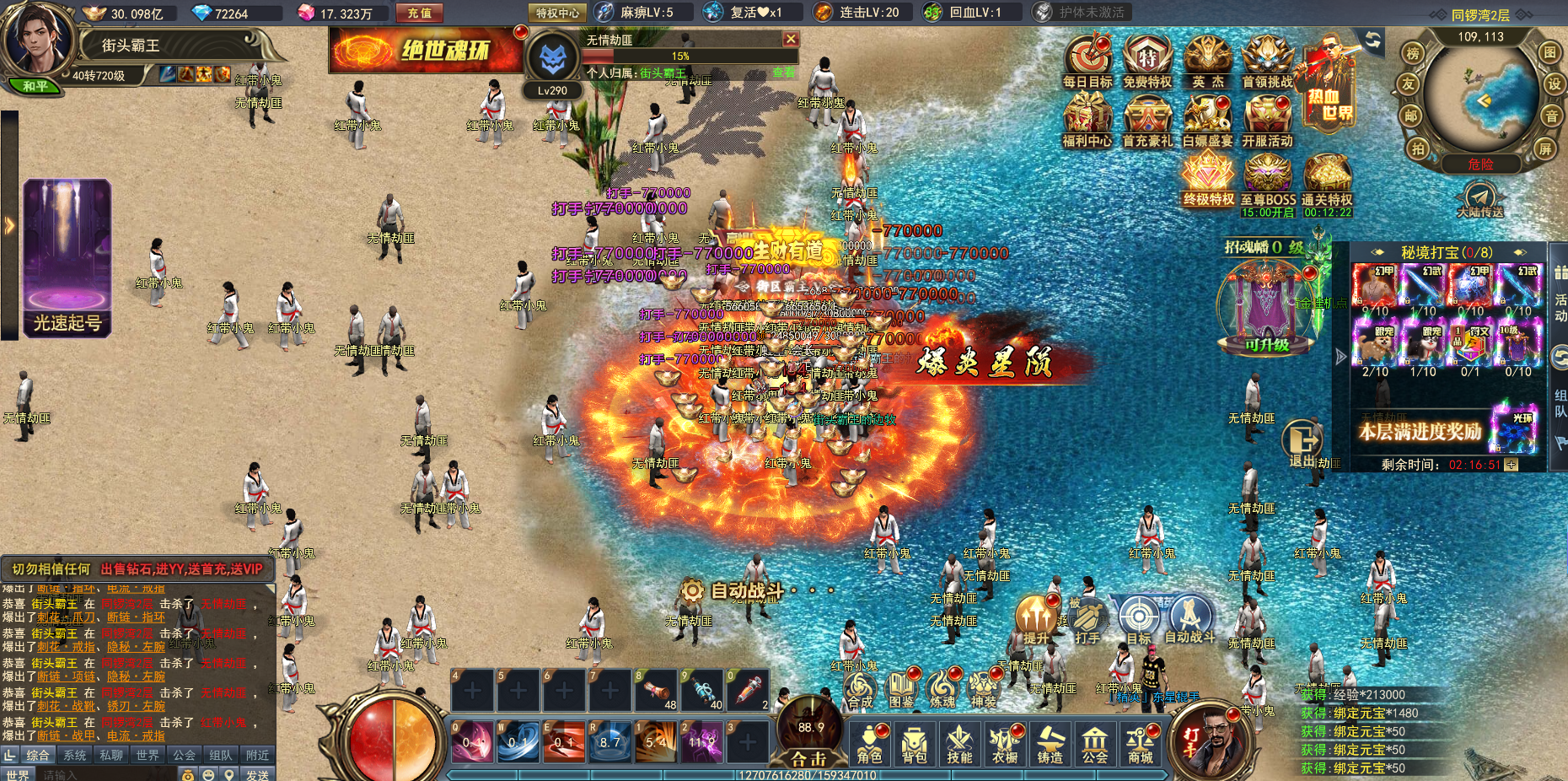
Task: Open 福利中心 welfare center
Action: pyautogui.click(x=1087, y=120)
